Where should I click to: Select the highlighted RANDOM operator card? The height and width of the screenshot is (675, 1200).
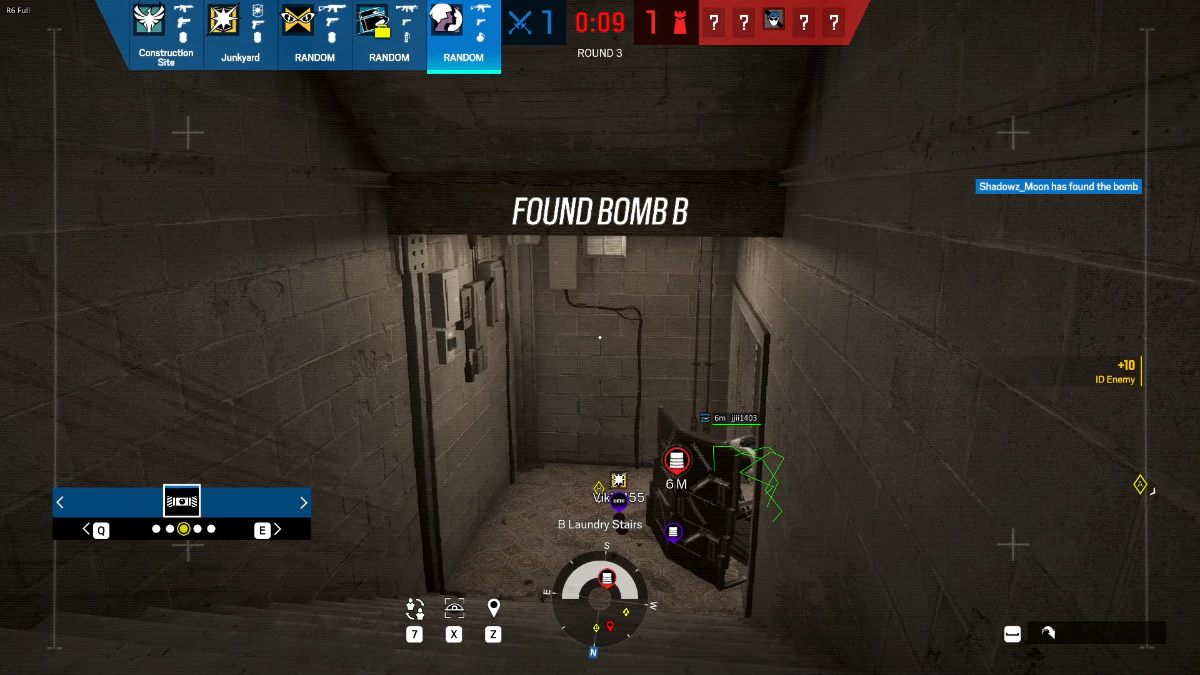tap(463, 35)
